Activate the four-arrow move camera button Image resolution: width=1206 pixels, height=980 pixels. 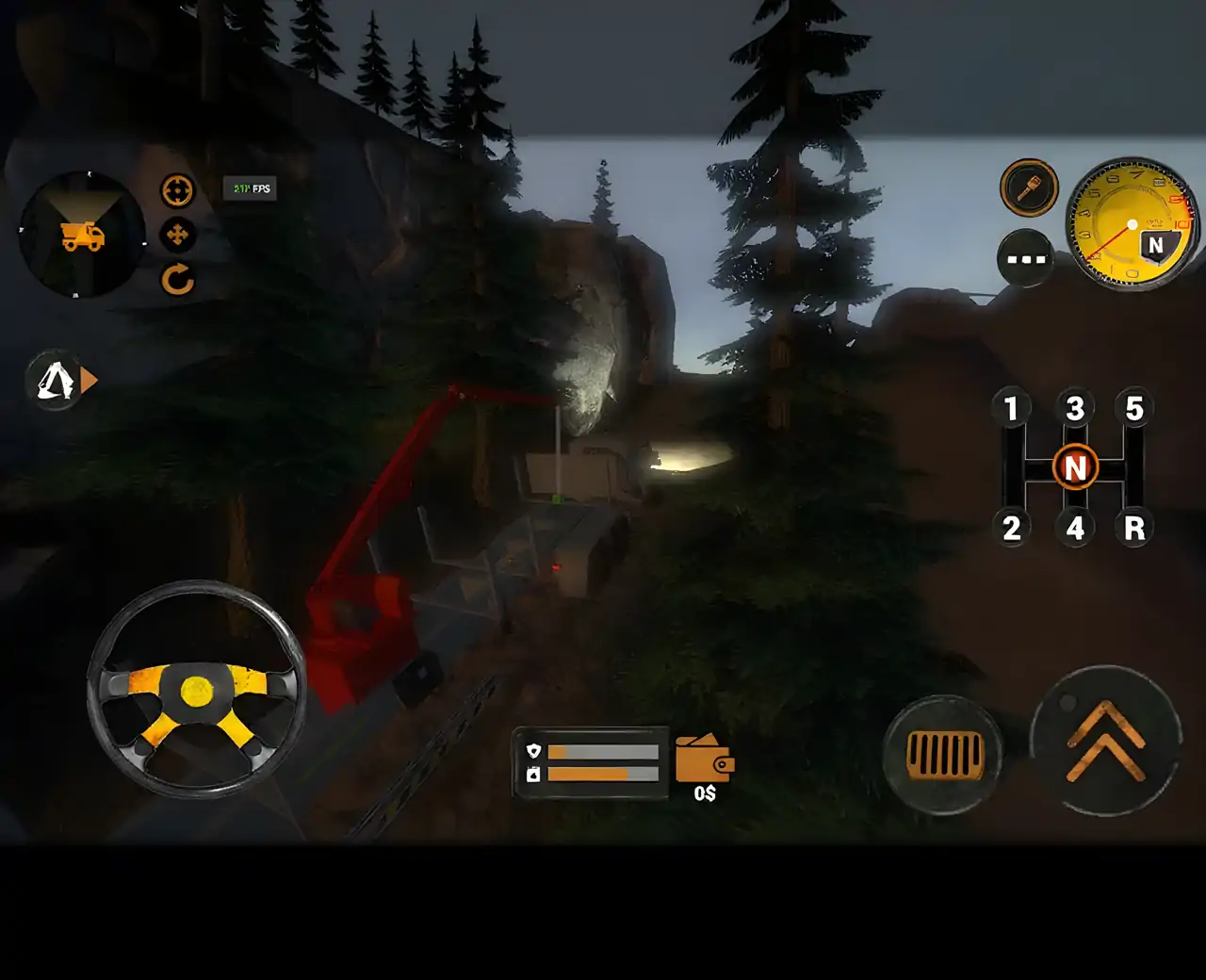click(x=177, y=235)
